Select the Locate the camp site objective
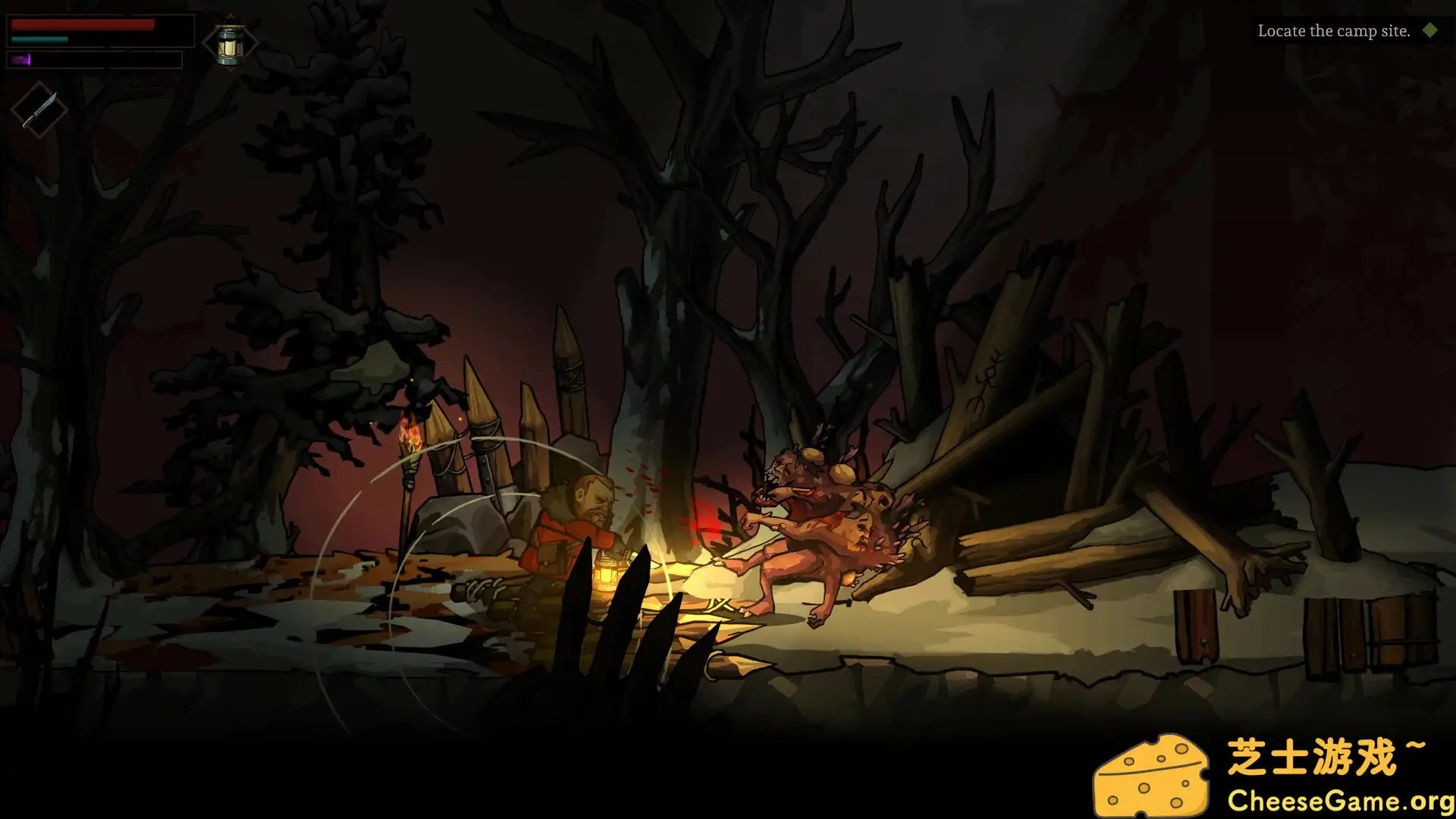 tap(1335, 31)
